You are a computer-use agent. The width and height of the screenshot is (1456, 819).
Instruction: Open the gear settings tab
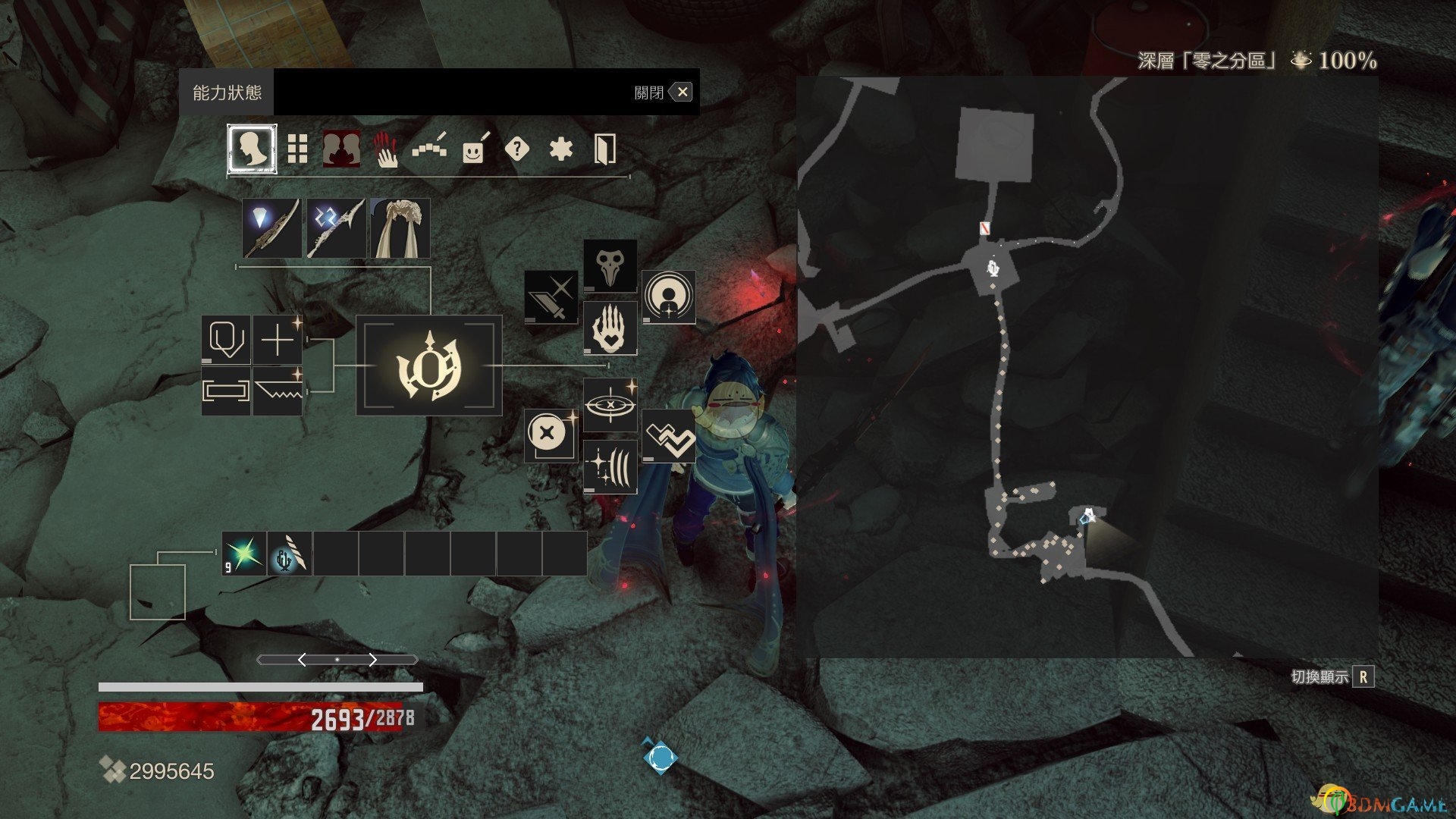pos(560,149)
